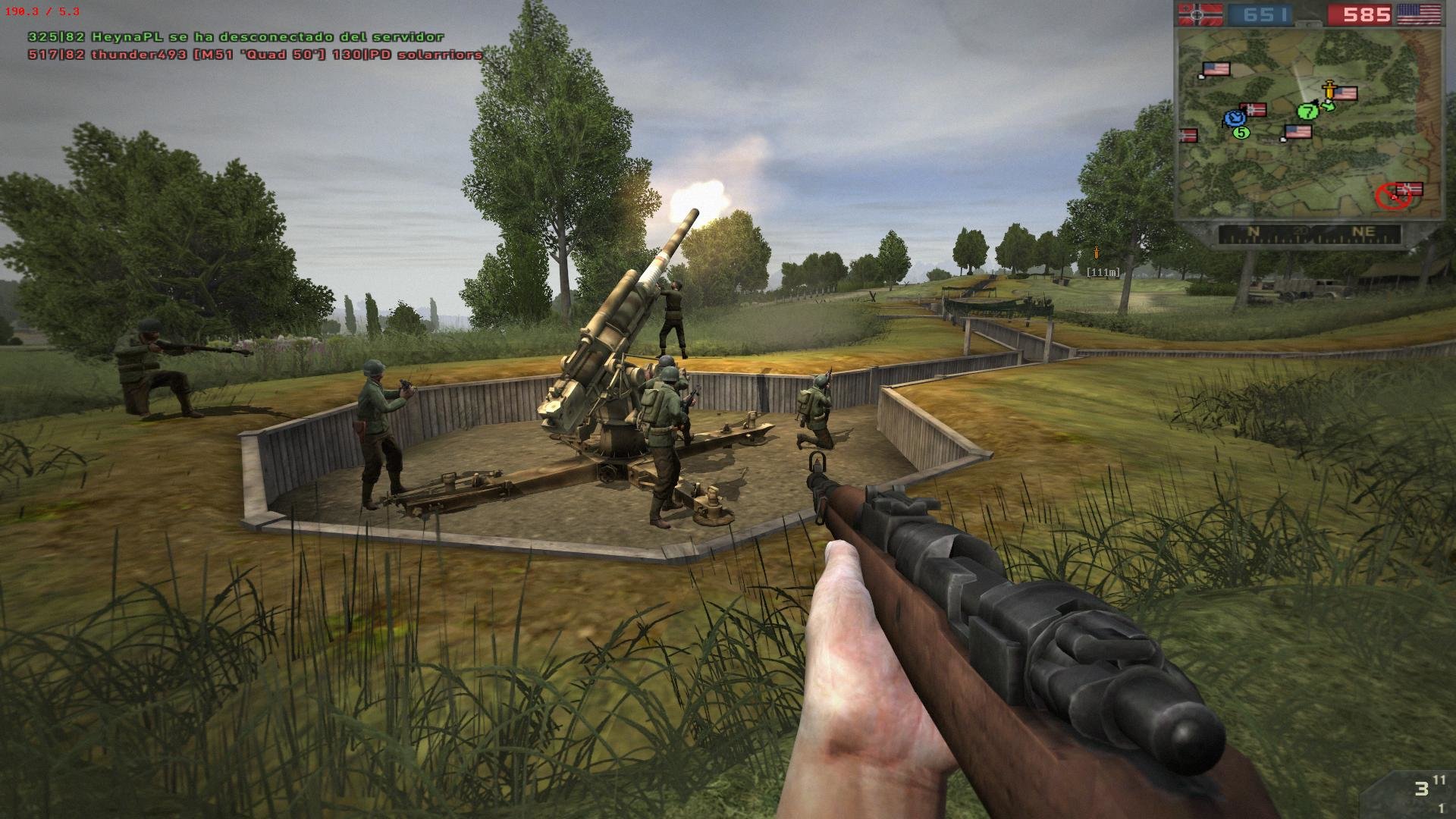The height and width of the screenshot is (819, 1456).
Task: Select the green squad 7 marker
Action: tap(1307, 111)
